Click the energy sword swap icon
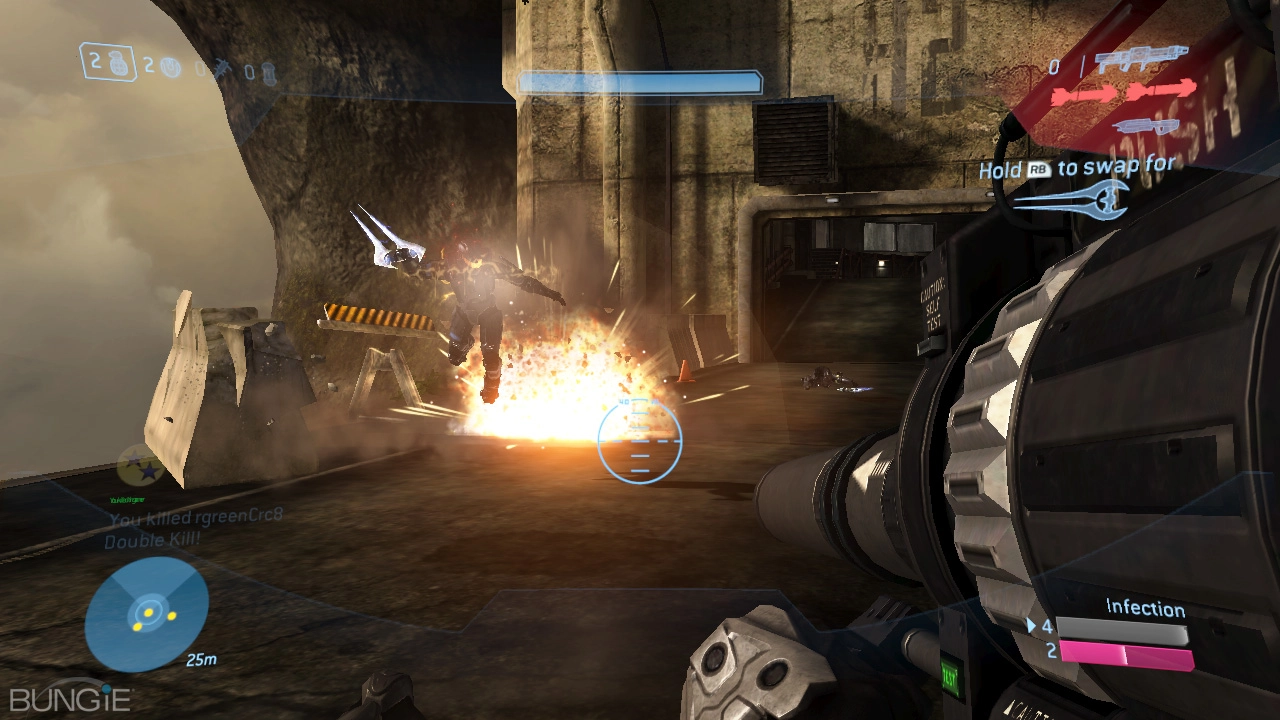The image size is (1280, 720). [1071, 199]
